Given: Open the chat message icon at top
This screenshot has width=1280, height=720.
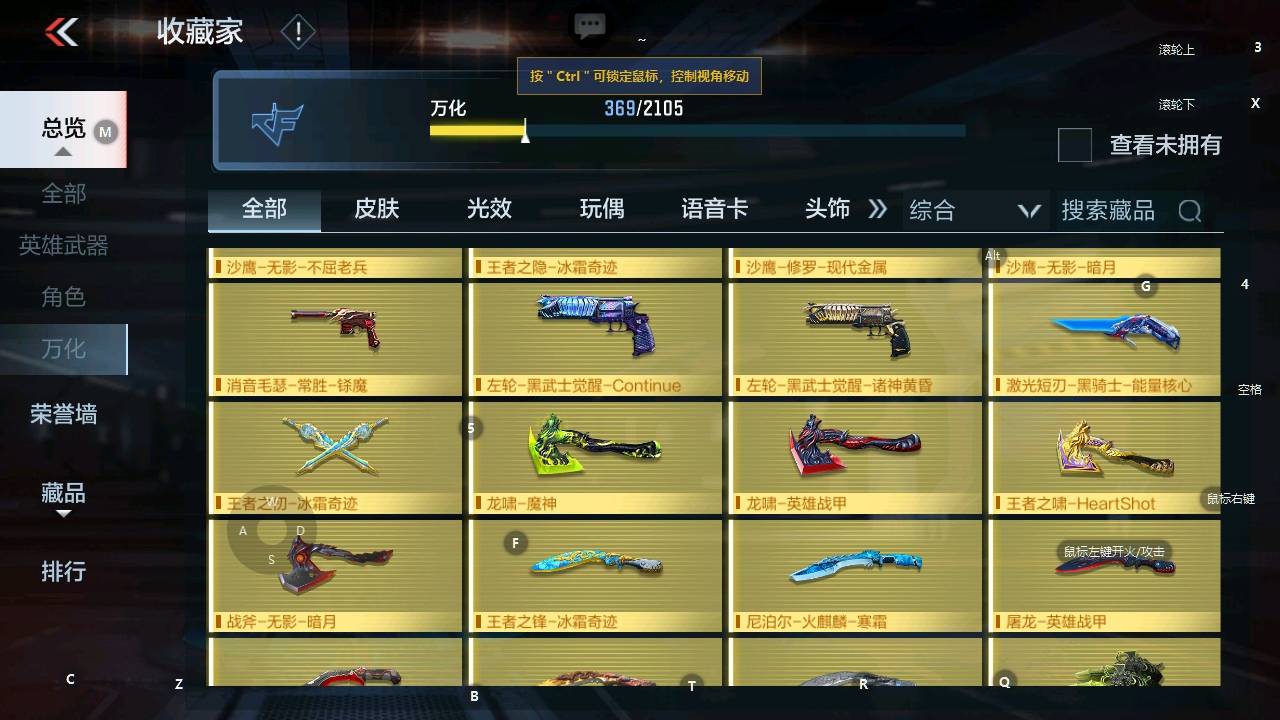Looking at the screenshot, I should tap(589, 25).
